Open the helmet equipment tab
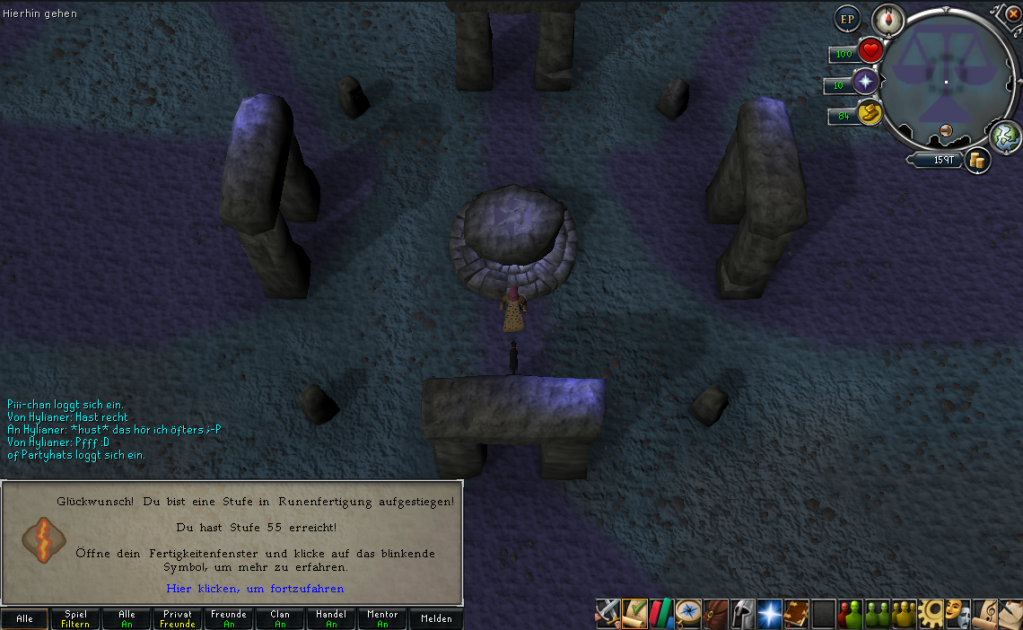This screenshot has width=1023, height=630. coord(741,611)
